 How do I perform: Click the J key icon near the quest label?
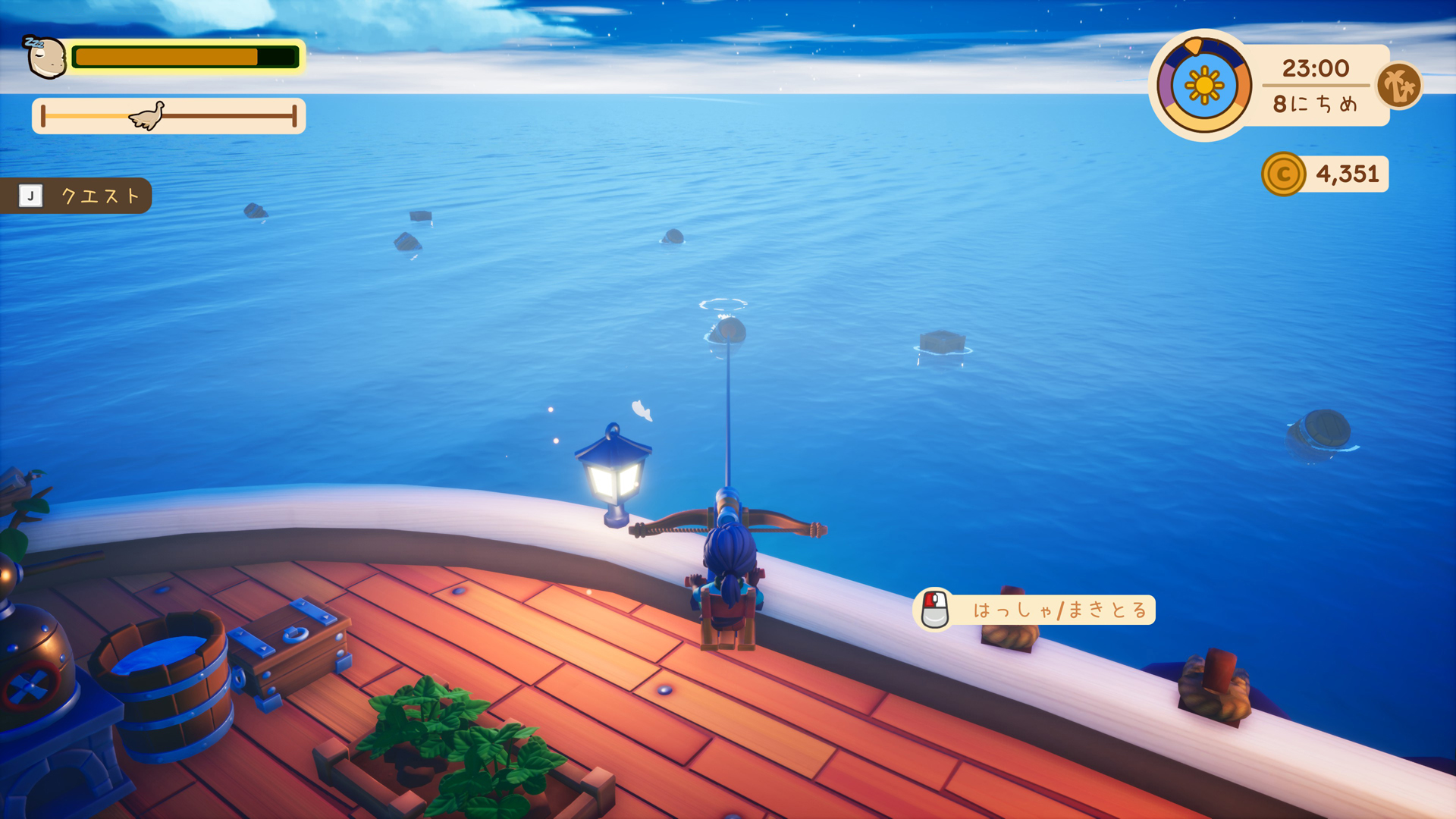pyautogui.click(x=30, y=196)
